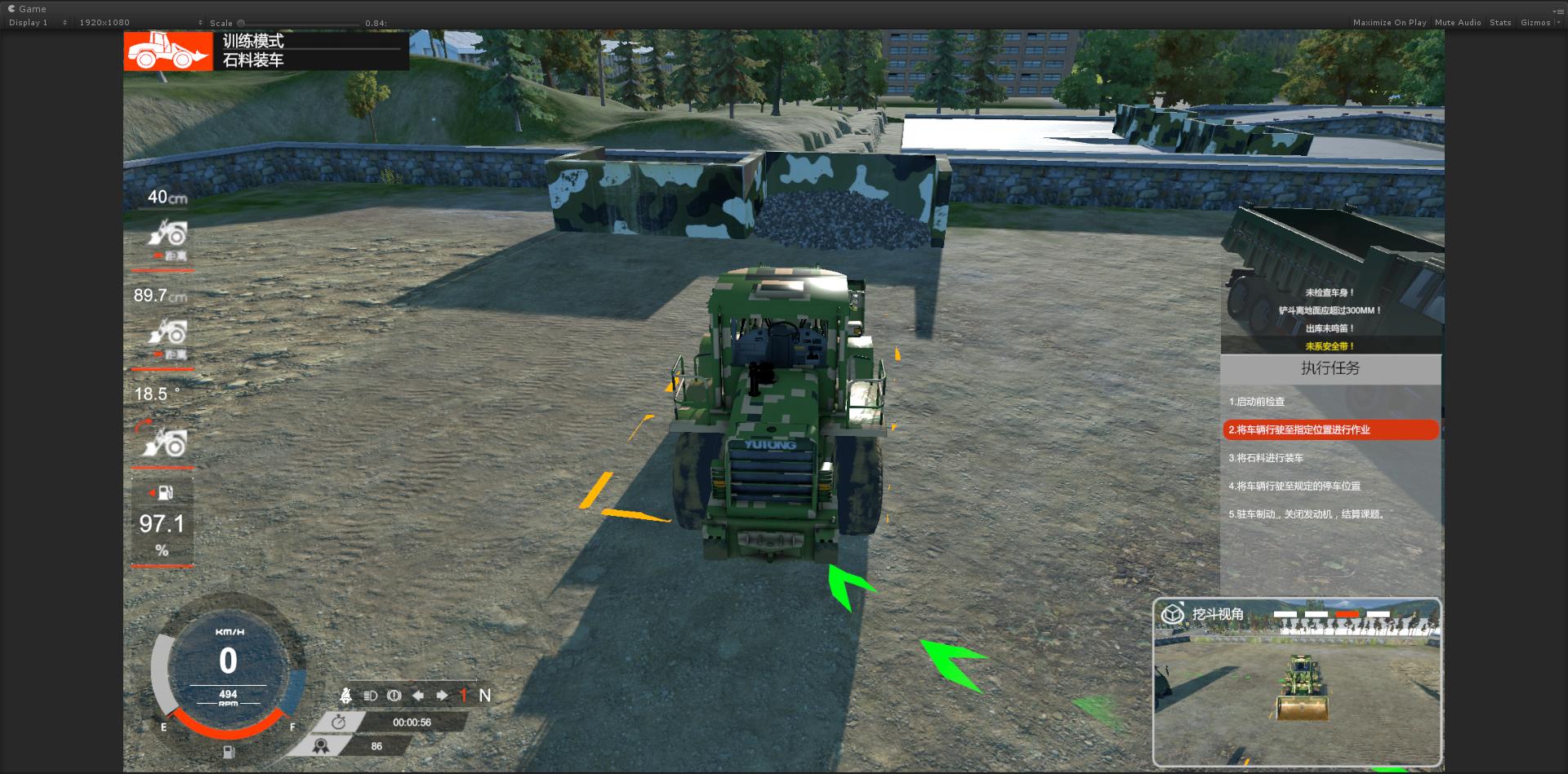
Task: Choose task 5 parking brake and engine off
Action: point(1307,514)
